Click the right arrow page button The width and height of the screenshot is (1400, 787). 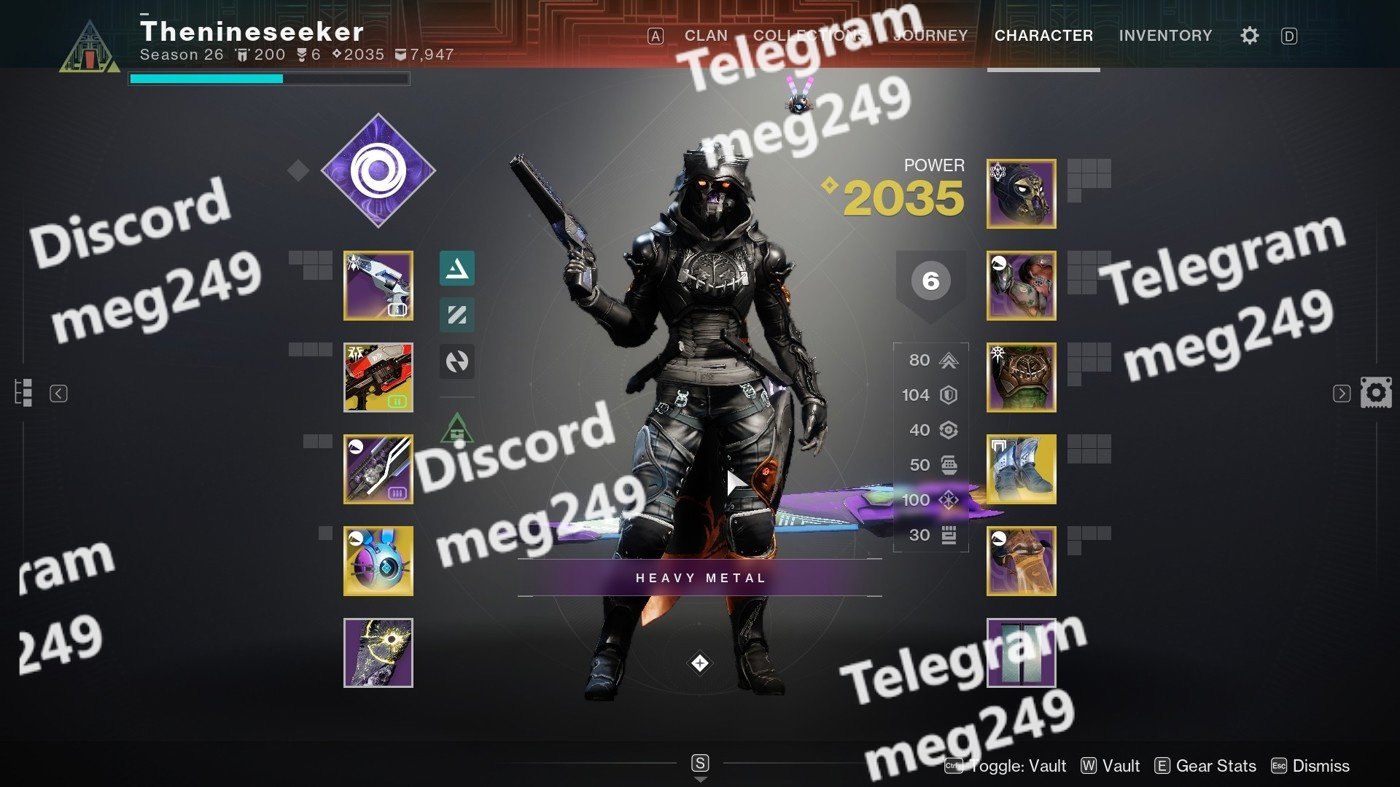1342,393
